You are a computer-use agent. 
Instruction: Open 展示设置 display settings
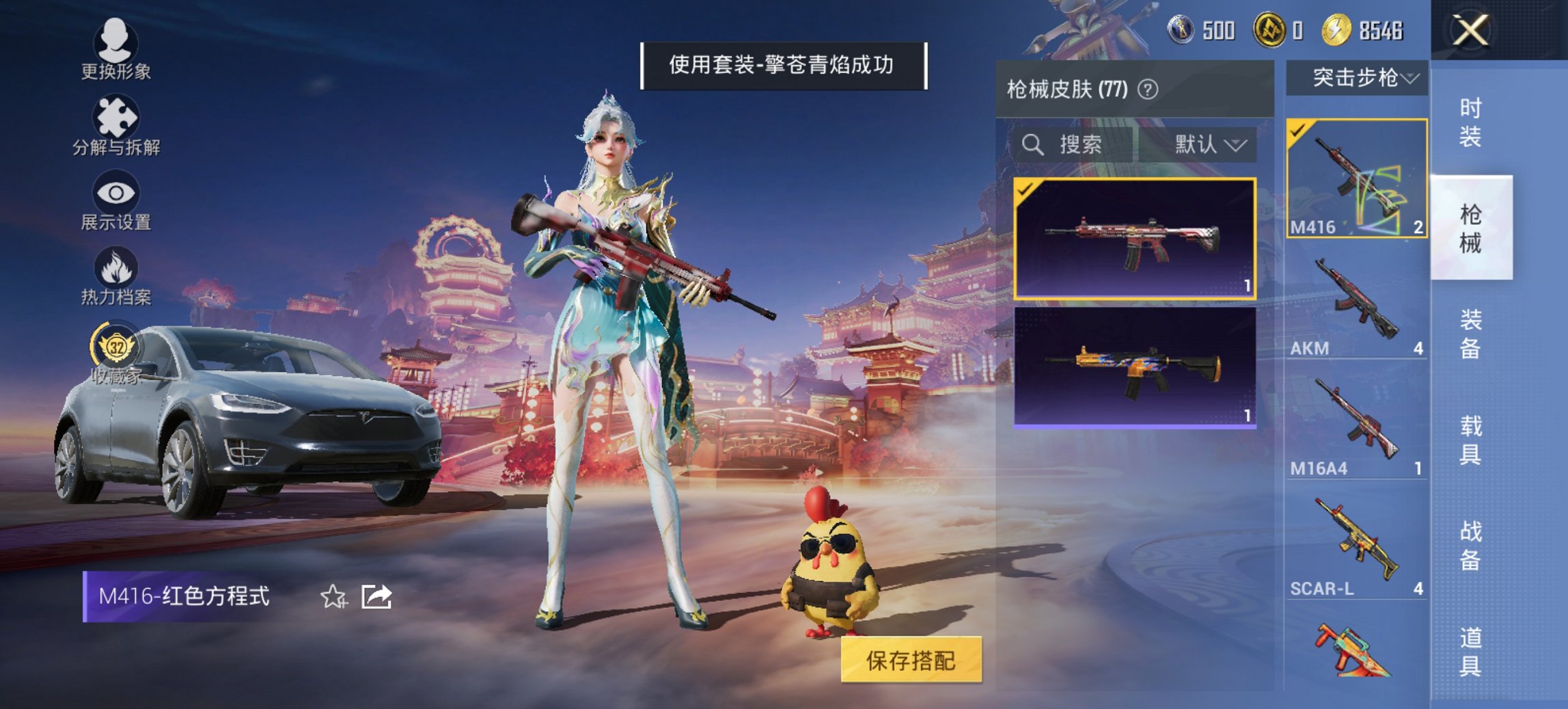click(115, 205)
